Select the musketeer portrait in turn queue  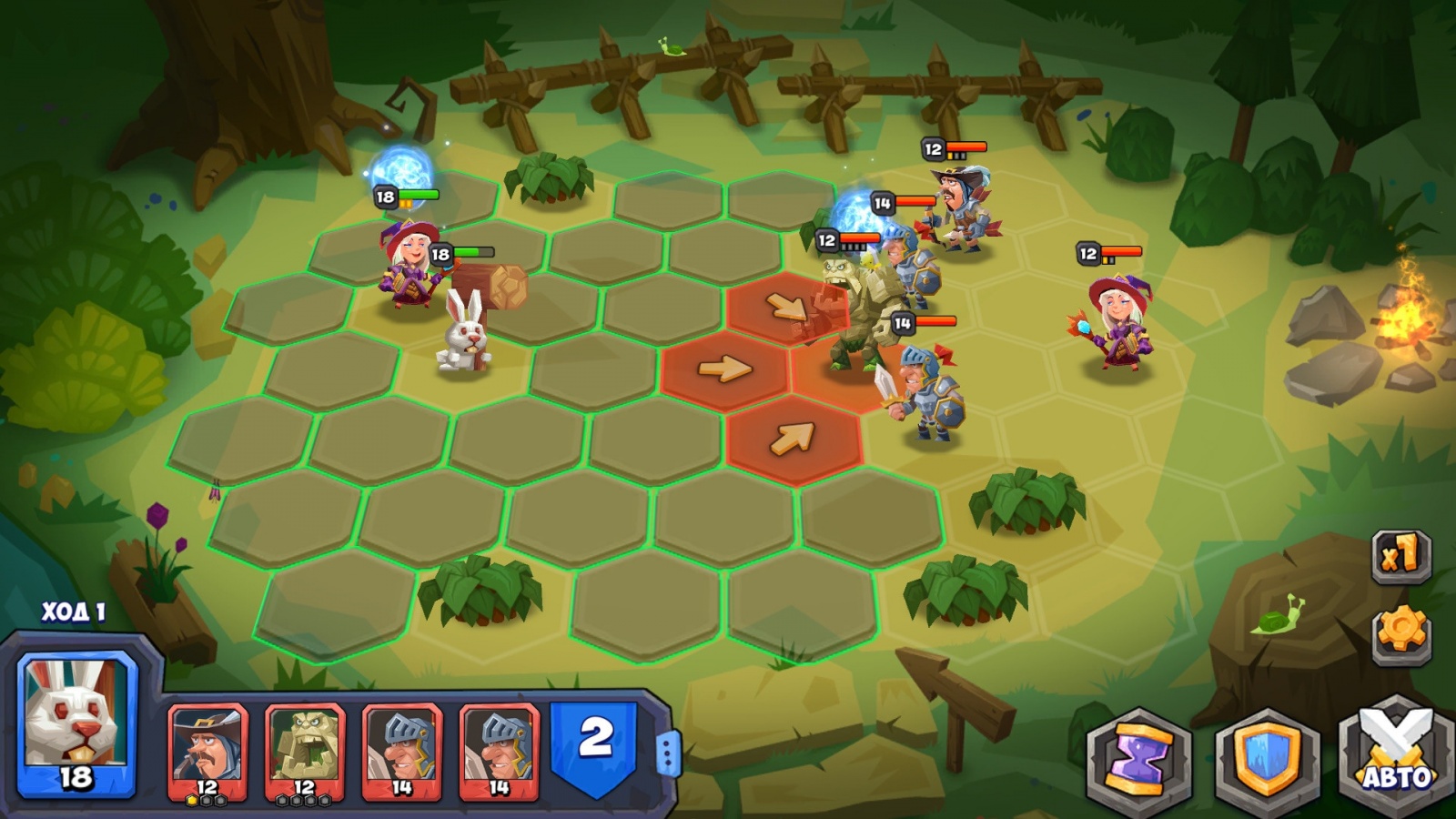coord(207,752)
